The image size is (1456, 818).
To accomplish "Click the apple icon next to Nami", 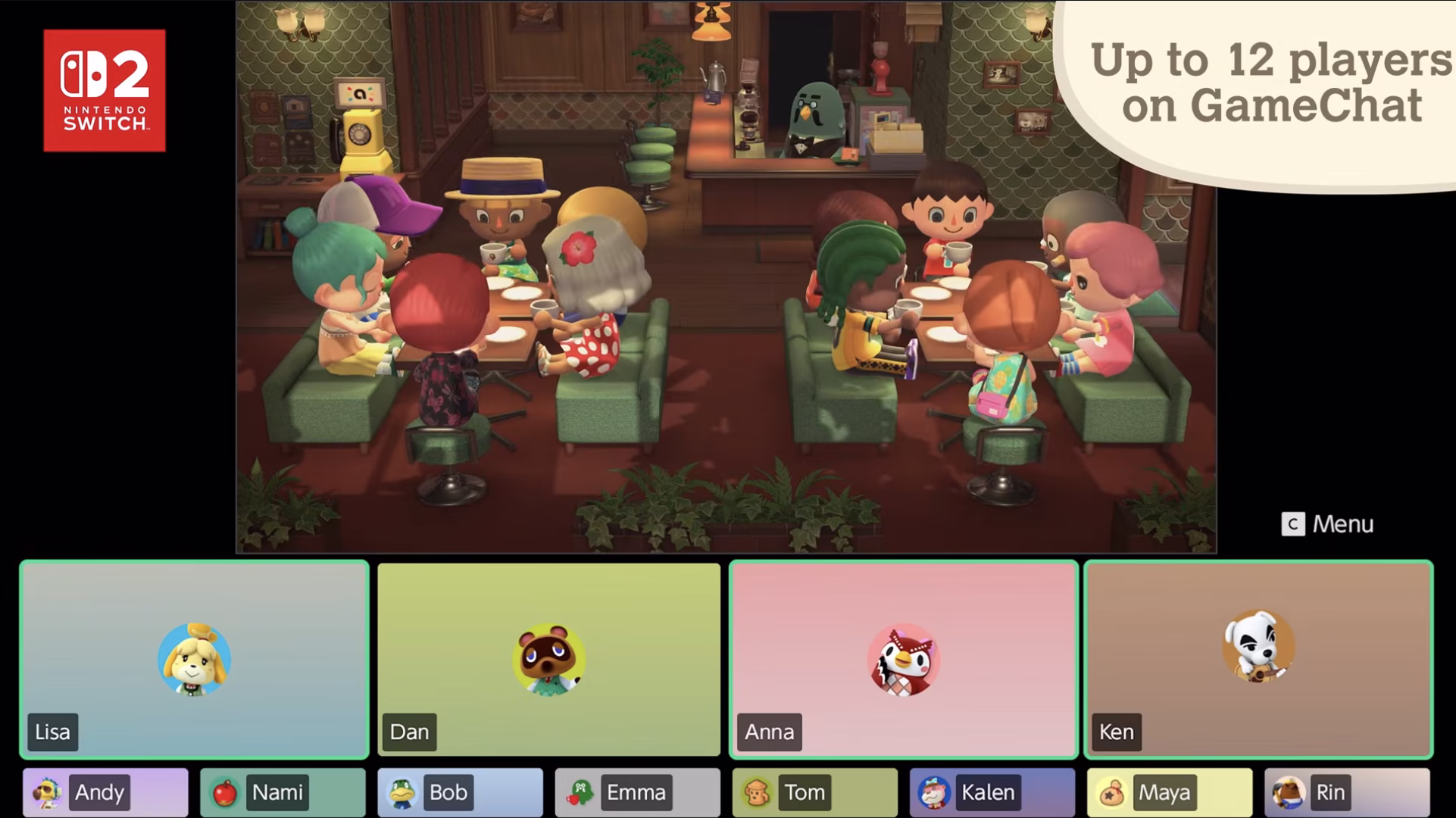I will pyautogui.click(x=221, y=792).
